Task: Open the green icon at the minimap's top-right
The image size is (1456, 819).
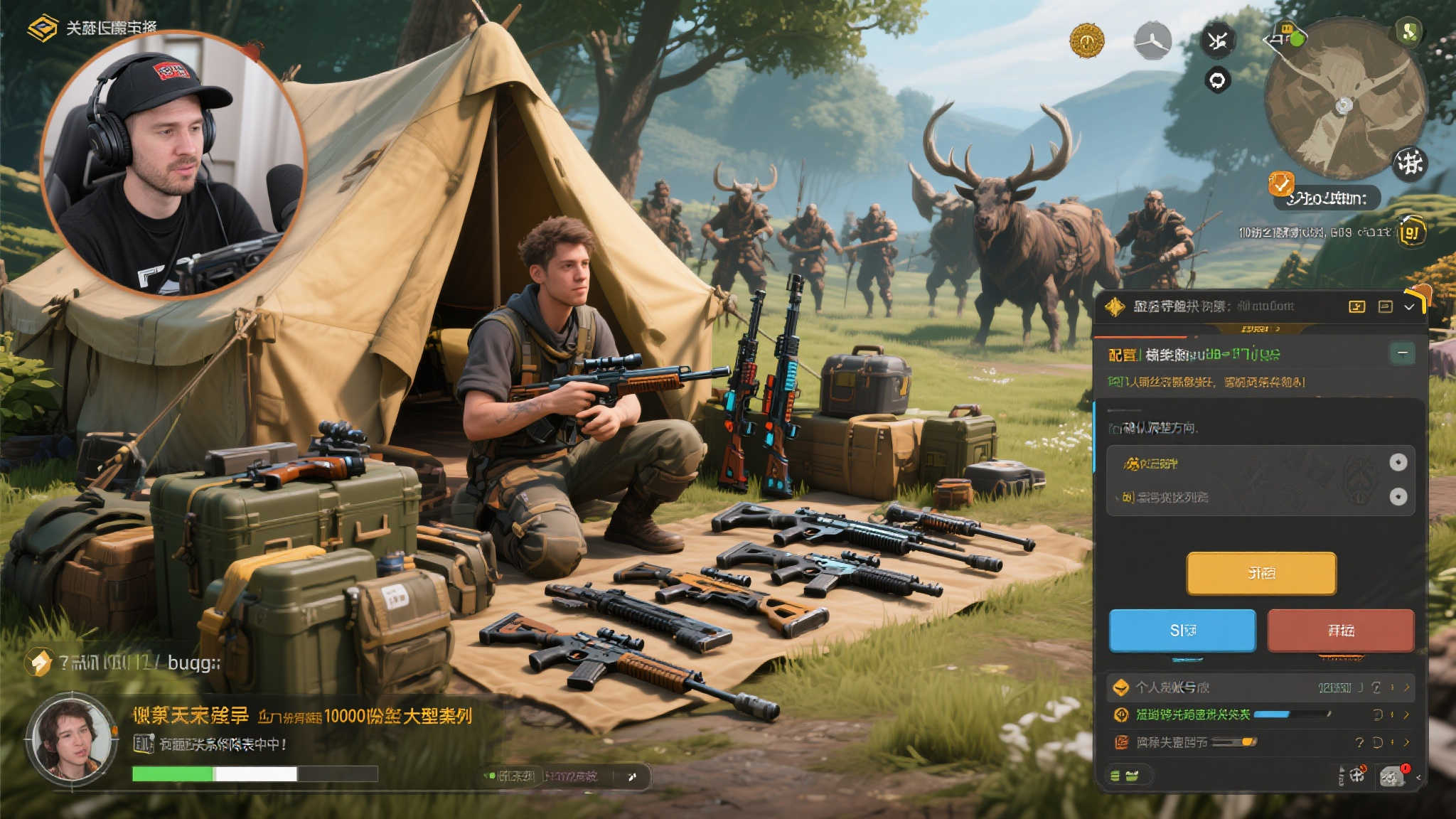Action: (x=1408, y=31)
